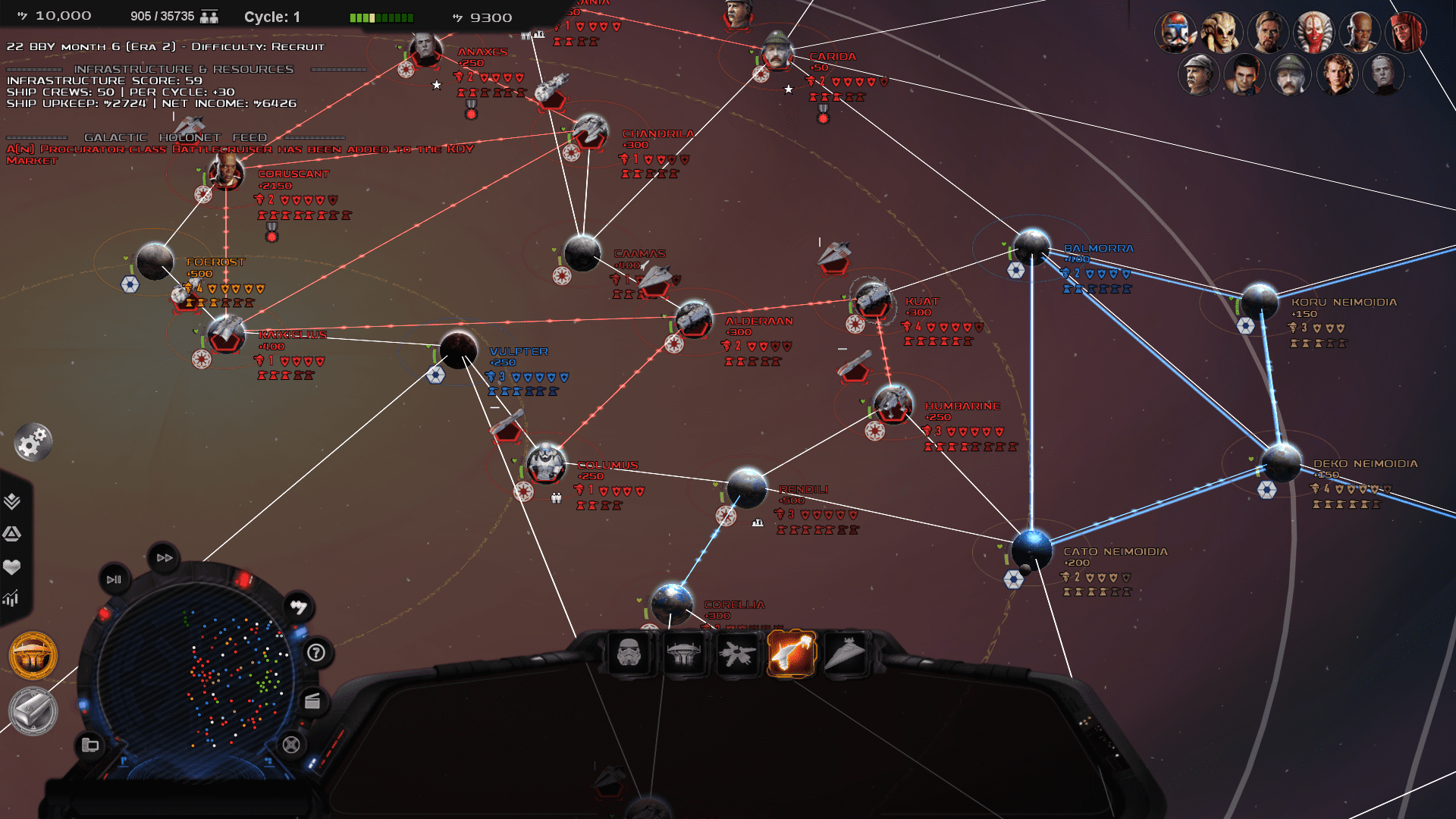1456x819 pixels.
Task: Select the space station structures tab
Action: (x=682, y=653)
